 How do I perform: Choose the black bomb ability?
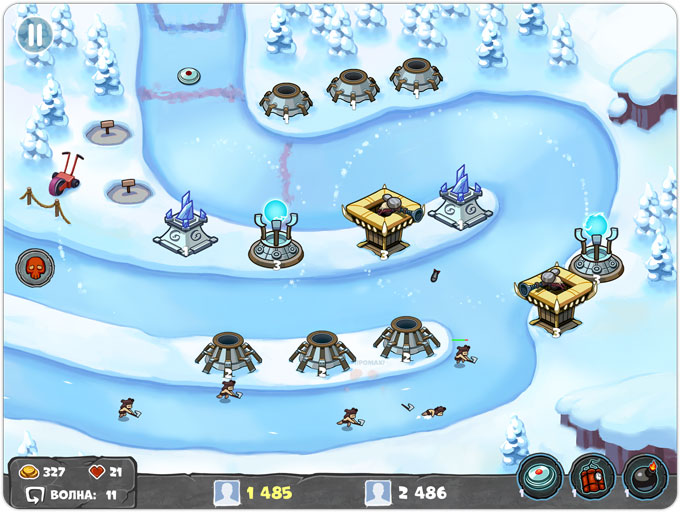(x=644, y=478)
